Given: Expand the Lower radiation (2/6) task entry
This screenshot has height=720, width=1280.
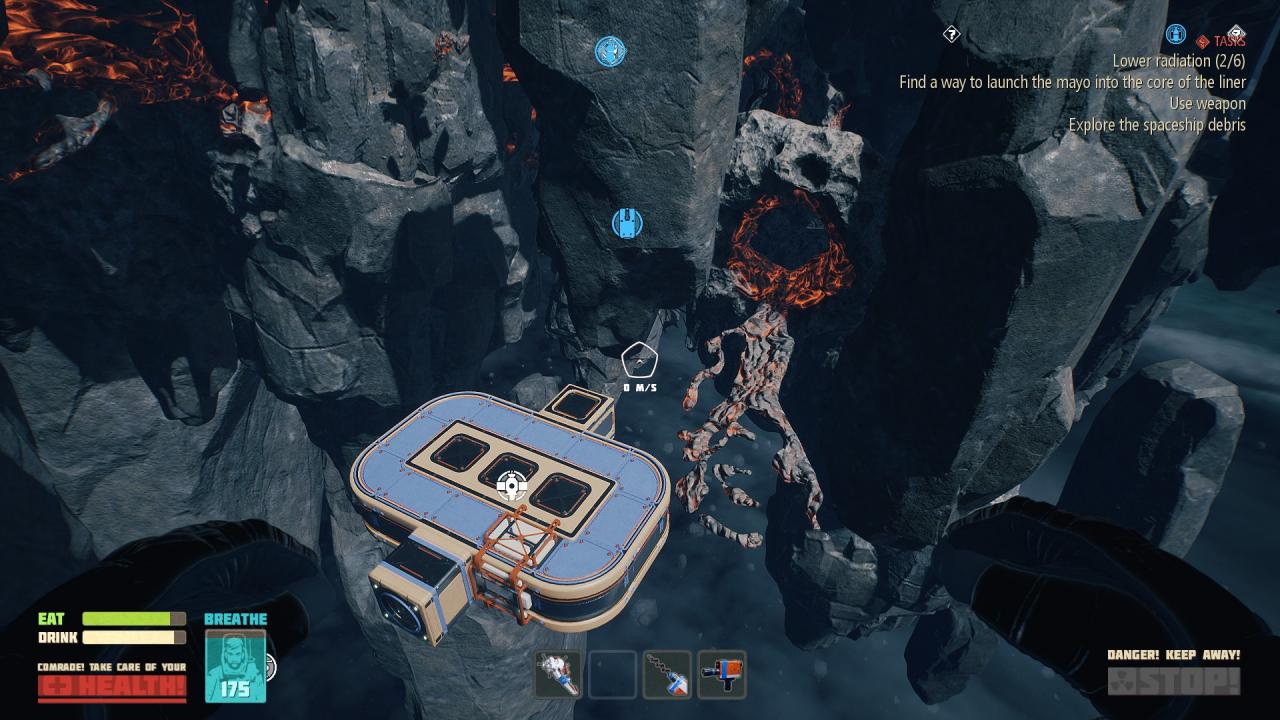Looking at the screenshot, I should pos(1173,60).
